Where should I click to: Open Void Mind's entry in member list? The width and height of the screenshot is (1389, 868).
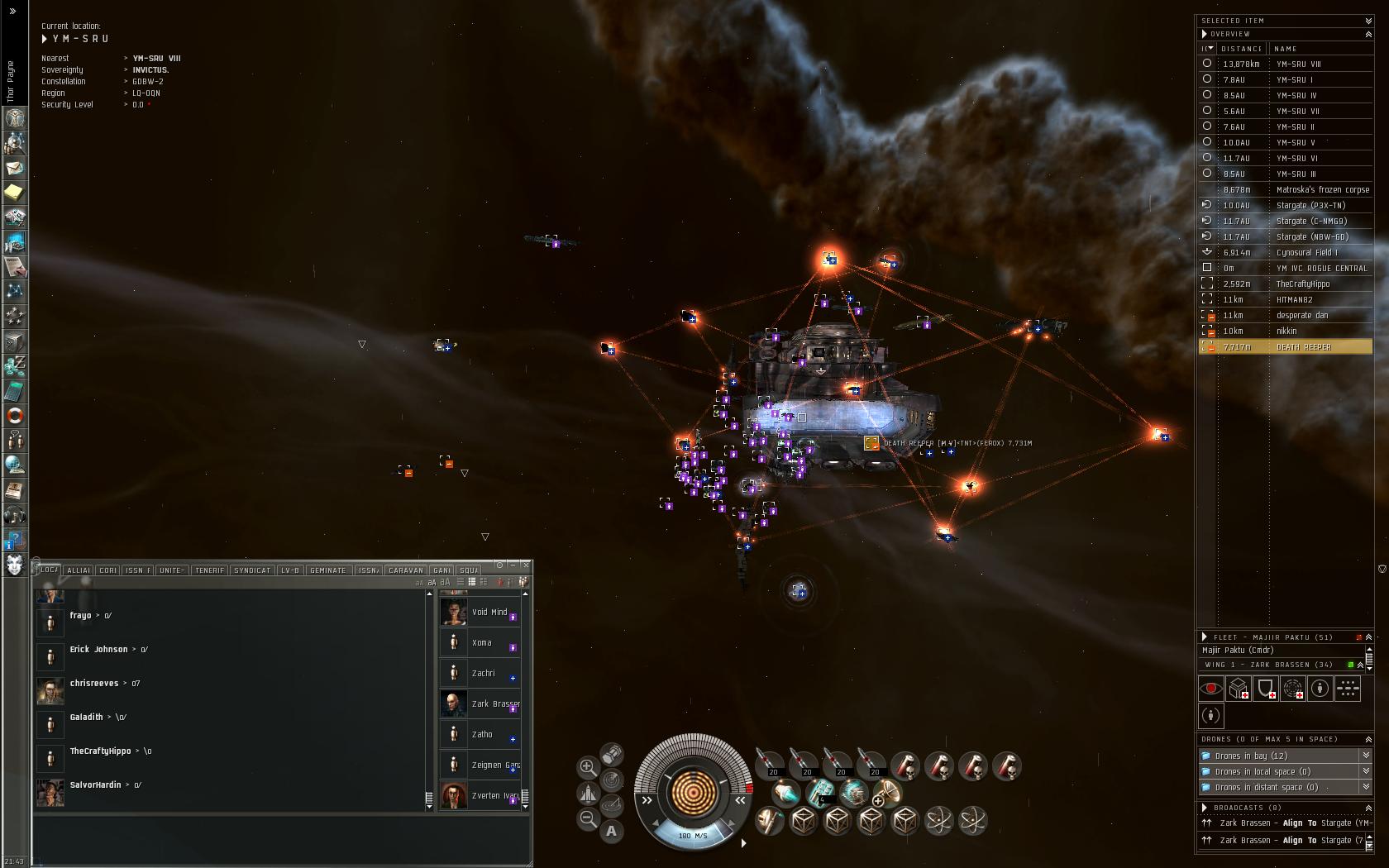point(489,613)
